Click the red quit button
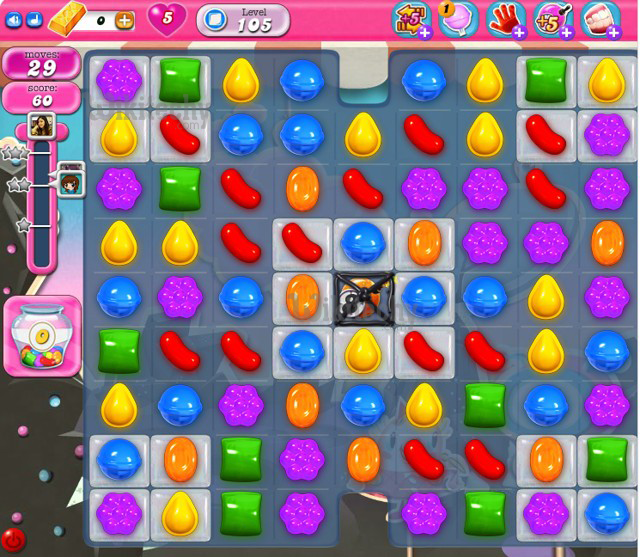 [x=12, y=541]
